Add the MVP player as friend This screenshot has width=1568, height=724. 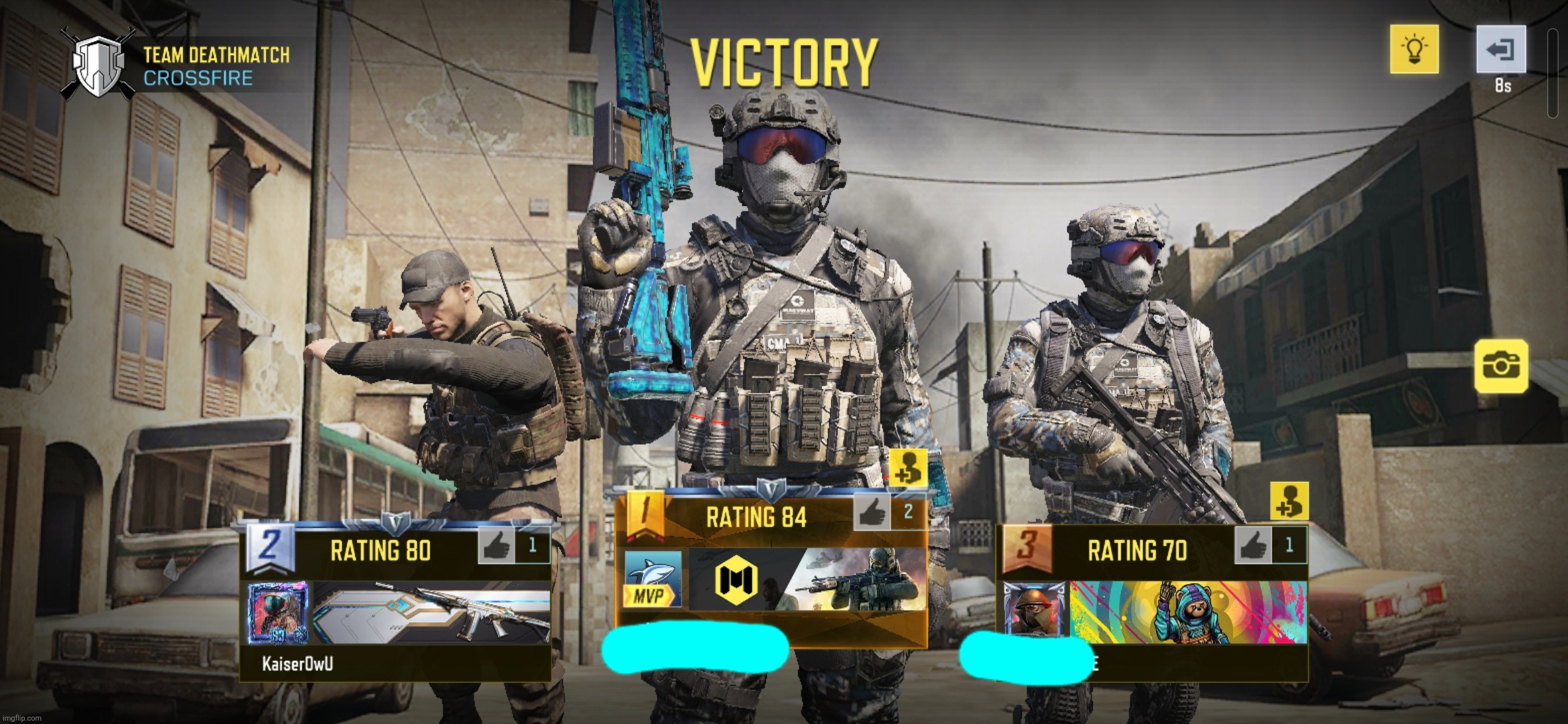(x=908, y=468)
